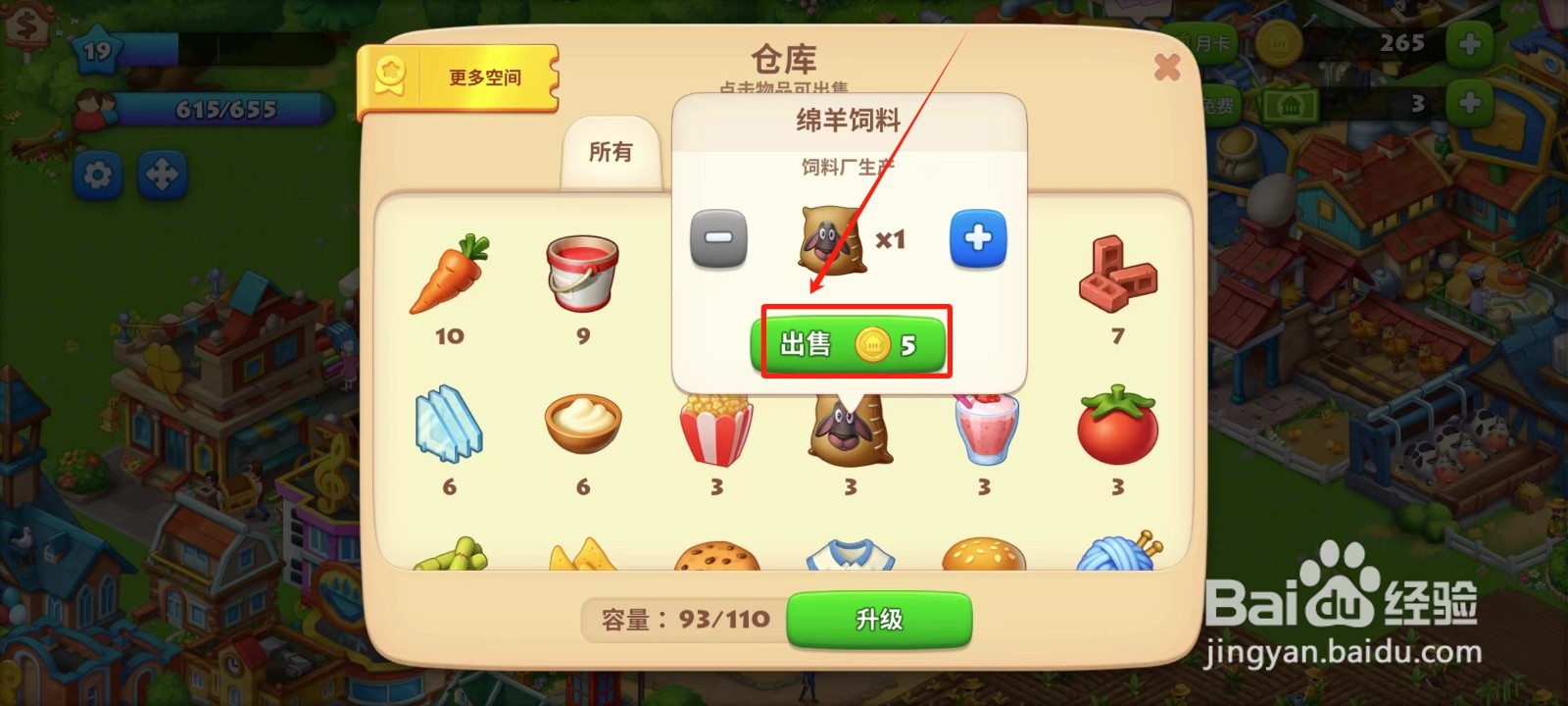Close the warehouse with the X button
Image resolution: width=1568 pixels, height=706 pixels.
1167,67
